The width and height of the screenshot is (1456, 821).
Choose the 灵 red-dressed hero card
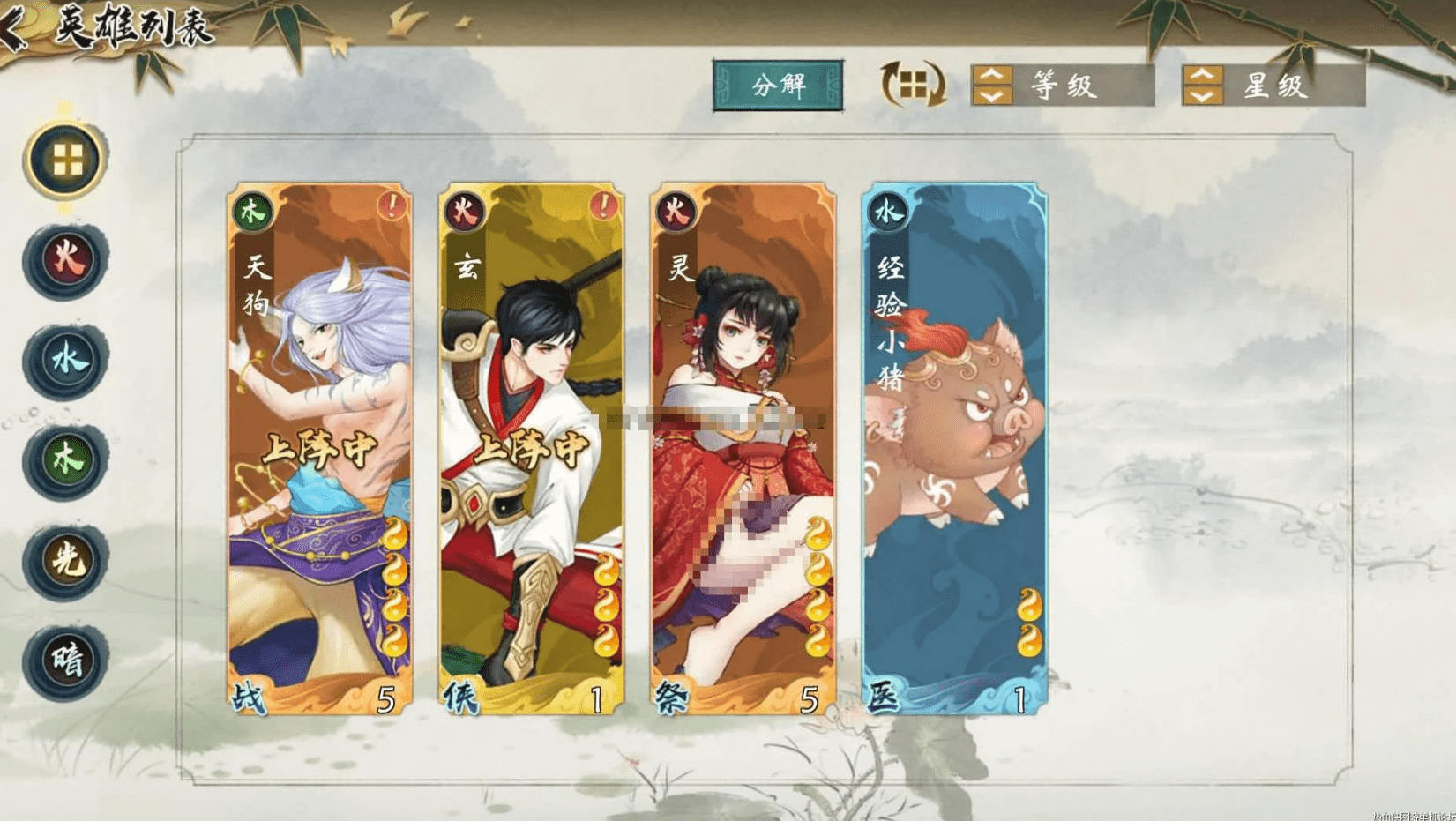pyautogui.click(x=743, y=448)
